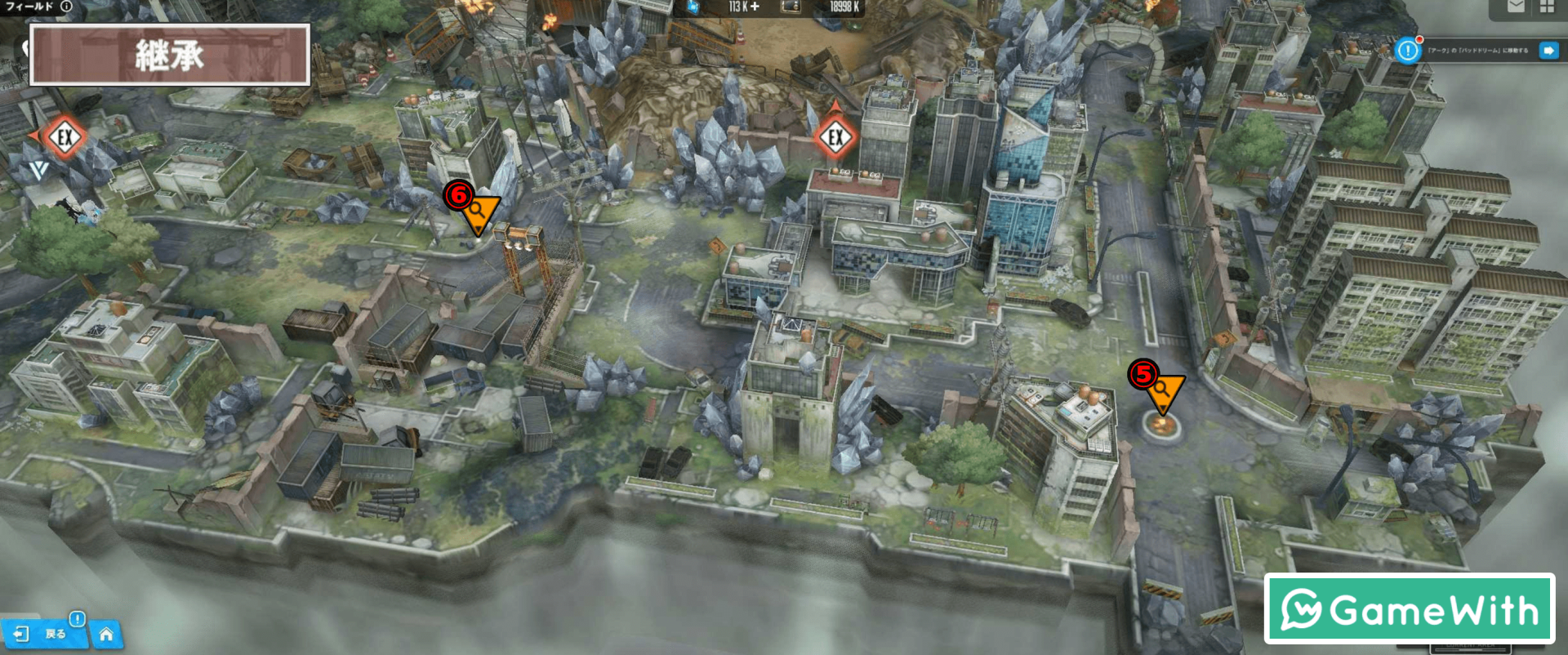The width and height of the screenshot is (1568, 655).
Task: Open the blue exclamation quest notice
Action: pyautogui.click(x=1408, y=51)
